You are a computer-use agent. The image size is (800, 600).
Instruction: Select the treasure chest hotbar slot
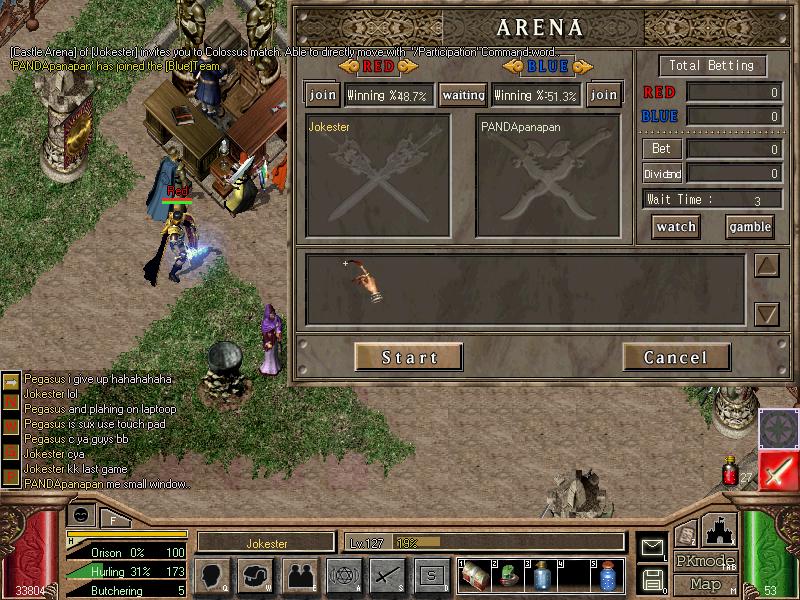(476, 576)
